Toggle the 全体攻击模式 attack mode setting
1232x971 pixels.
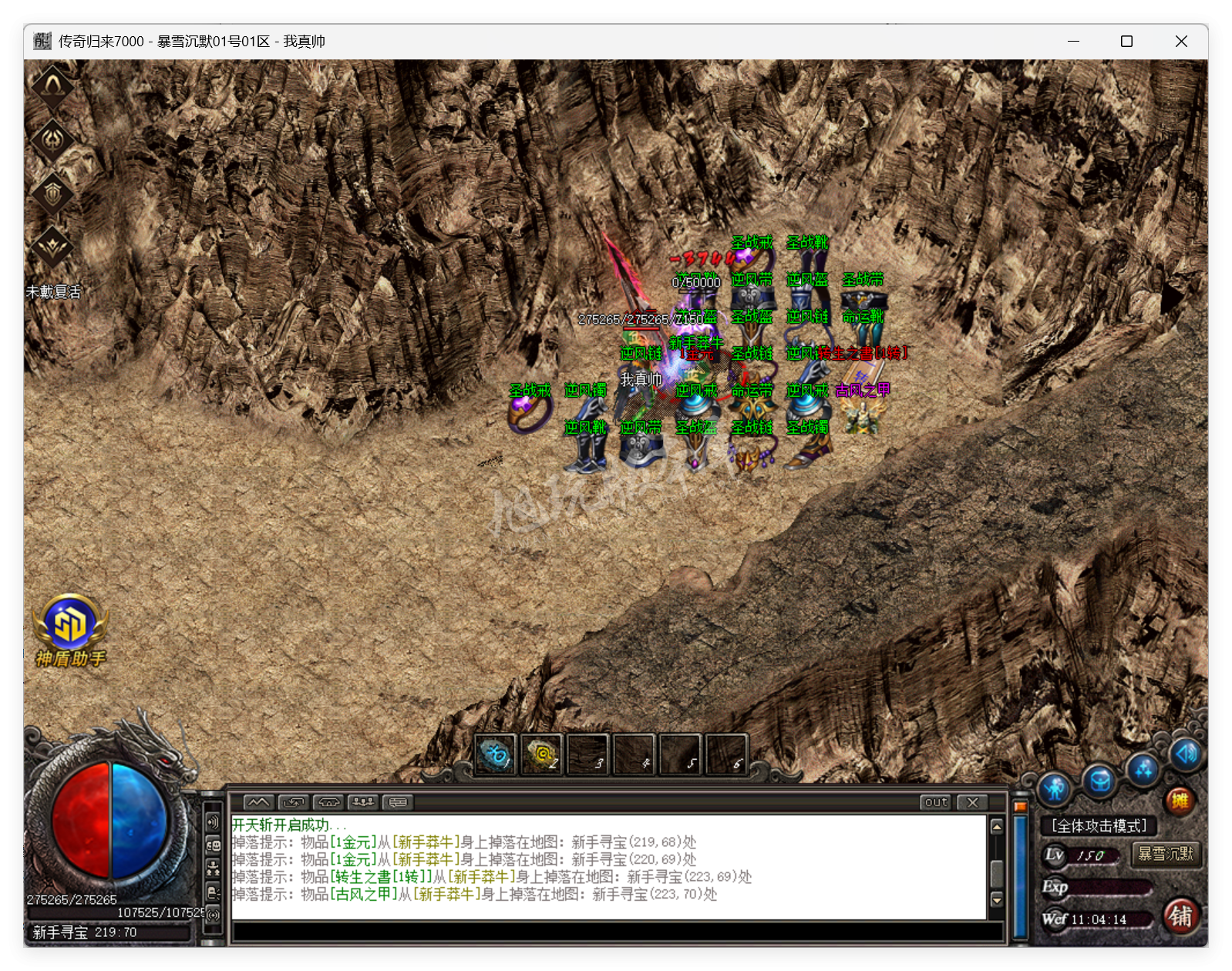point(1098,826)
